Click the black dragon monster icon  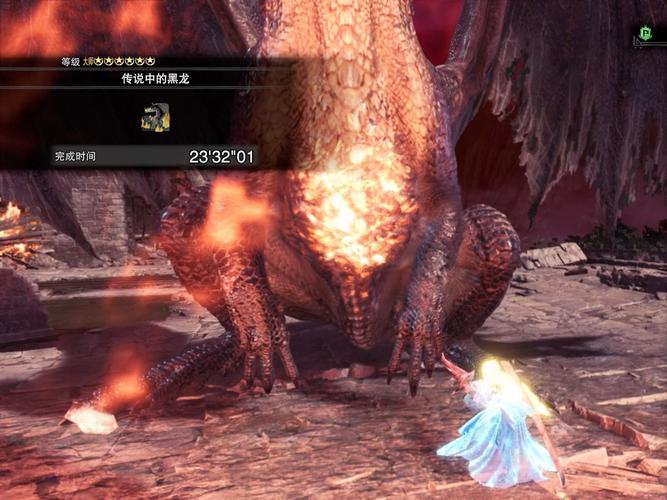tap(155, 118)
